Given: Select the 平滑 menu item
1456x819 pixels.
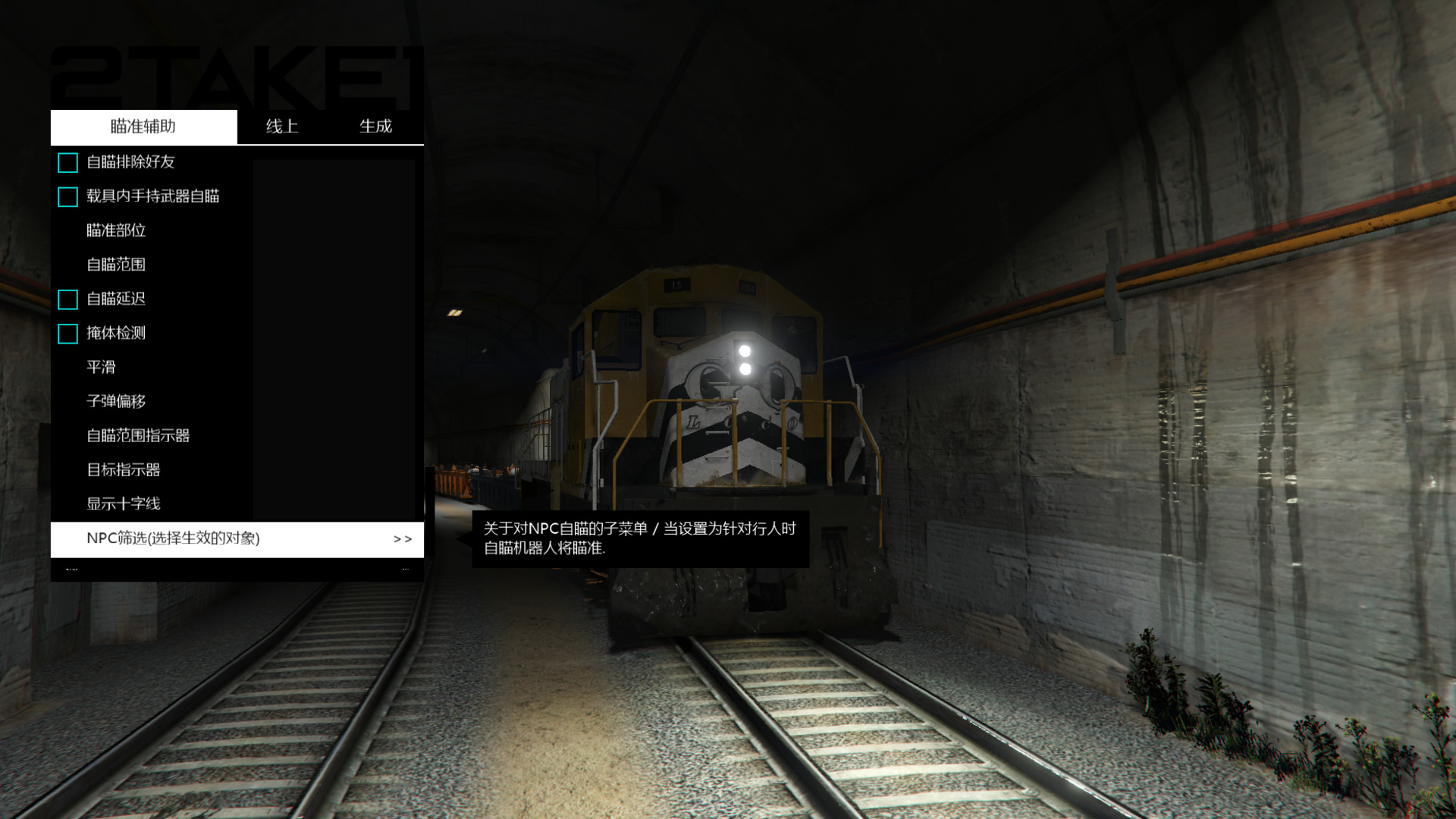Looking at the screenshot, I should [101, 368].
